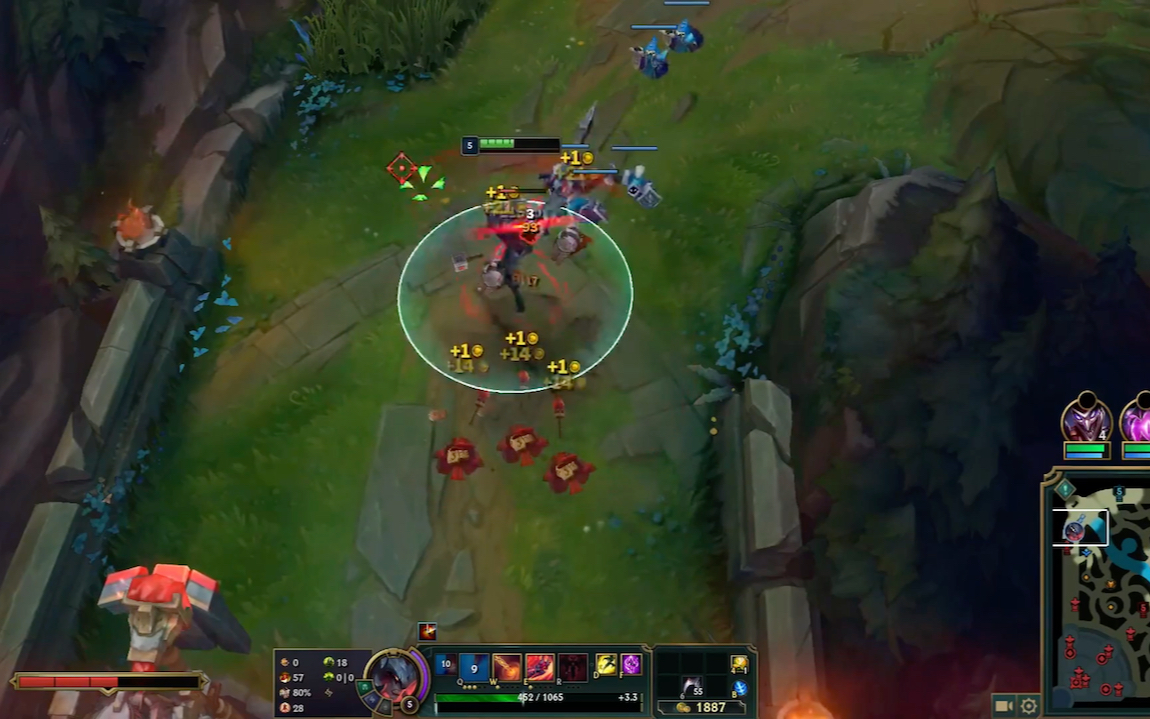This screenshot has height=719, width=1150.
Task: Activate the blue recall button
Action: click(x=739, y=687)
